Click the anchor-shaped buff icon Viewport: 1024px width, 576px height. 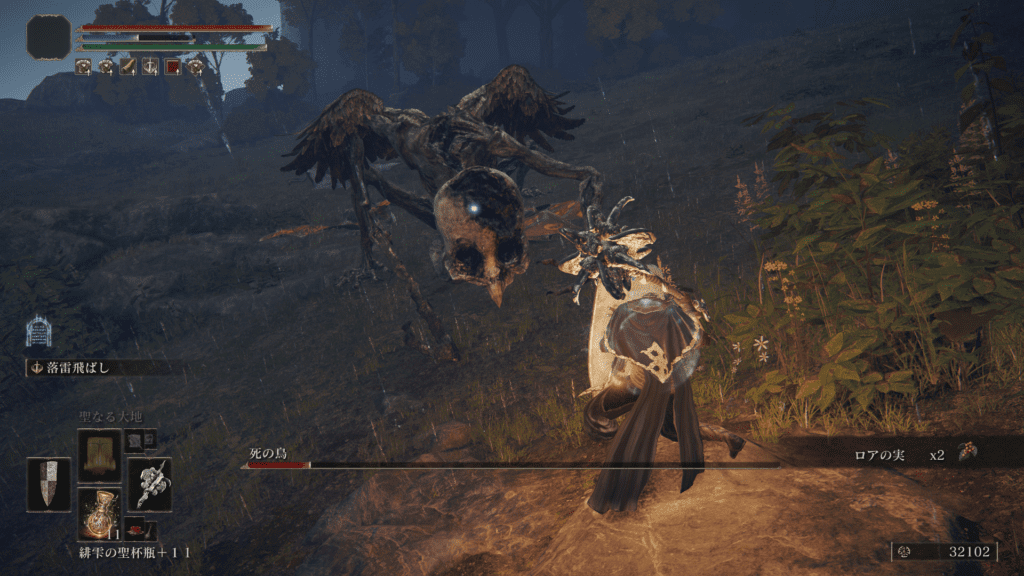[x=150, y=67]
